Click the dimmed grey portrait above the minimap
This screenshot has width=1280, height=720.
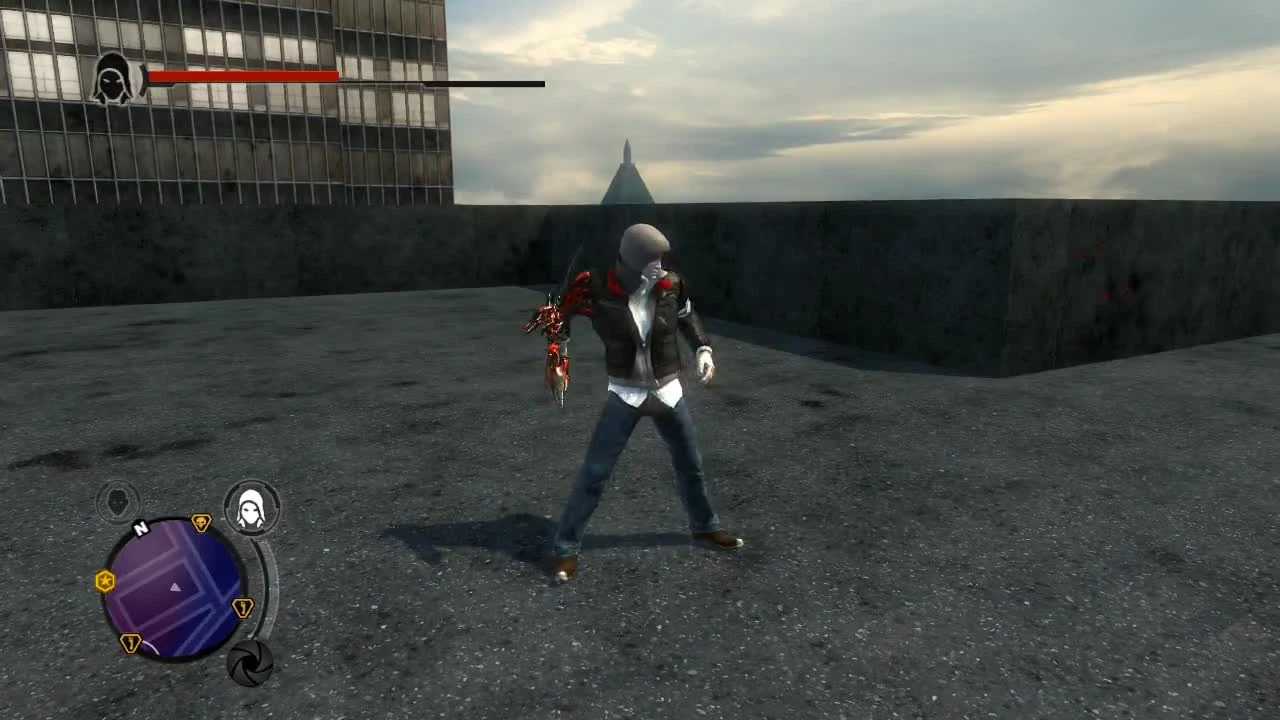point(117,500)
